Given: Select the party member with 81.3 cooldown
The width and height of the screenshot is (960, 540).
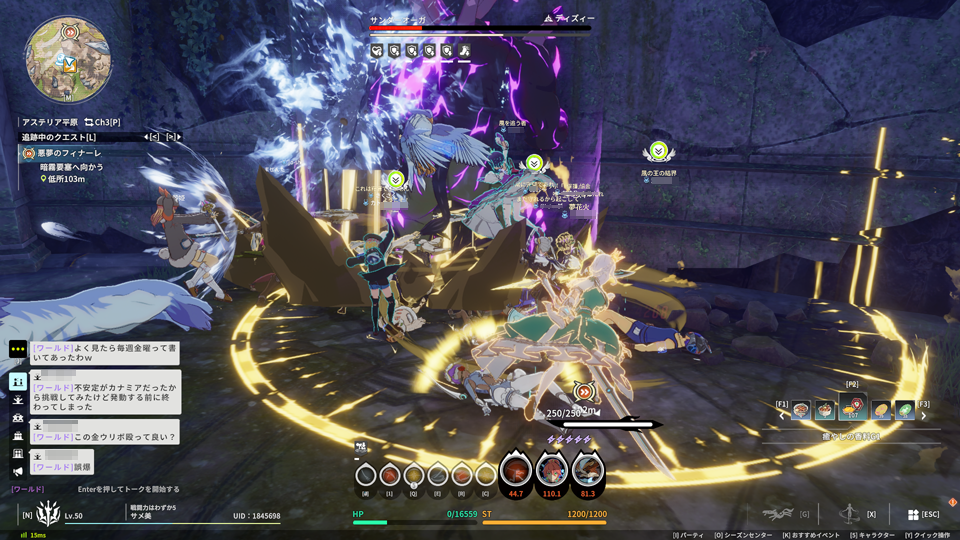Looking at the screenshot, I should pos(587,469).
